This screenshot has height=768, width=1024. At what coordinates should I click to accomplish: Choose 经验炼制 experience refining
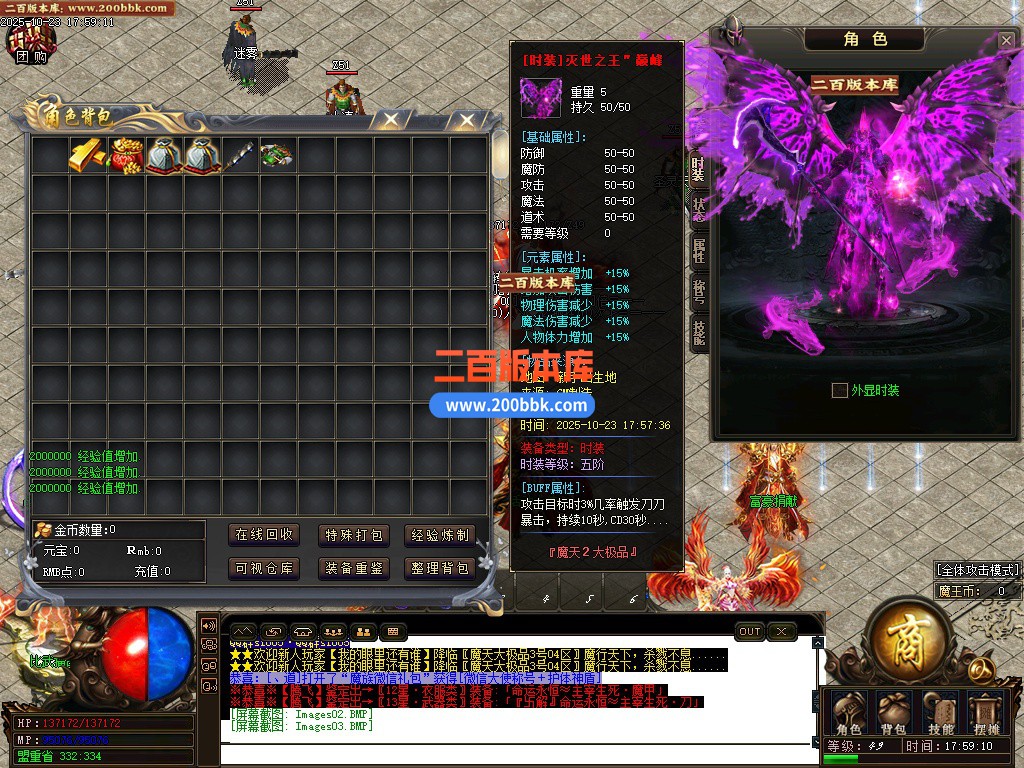[x=439, y=535]
